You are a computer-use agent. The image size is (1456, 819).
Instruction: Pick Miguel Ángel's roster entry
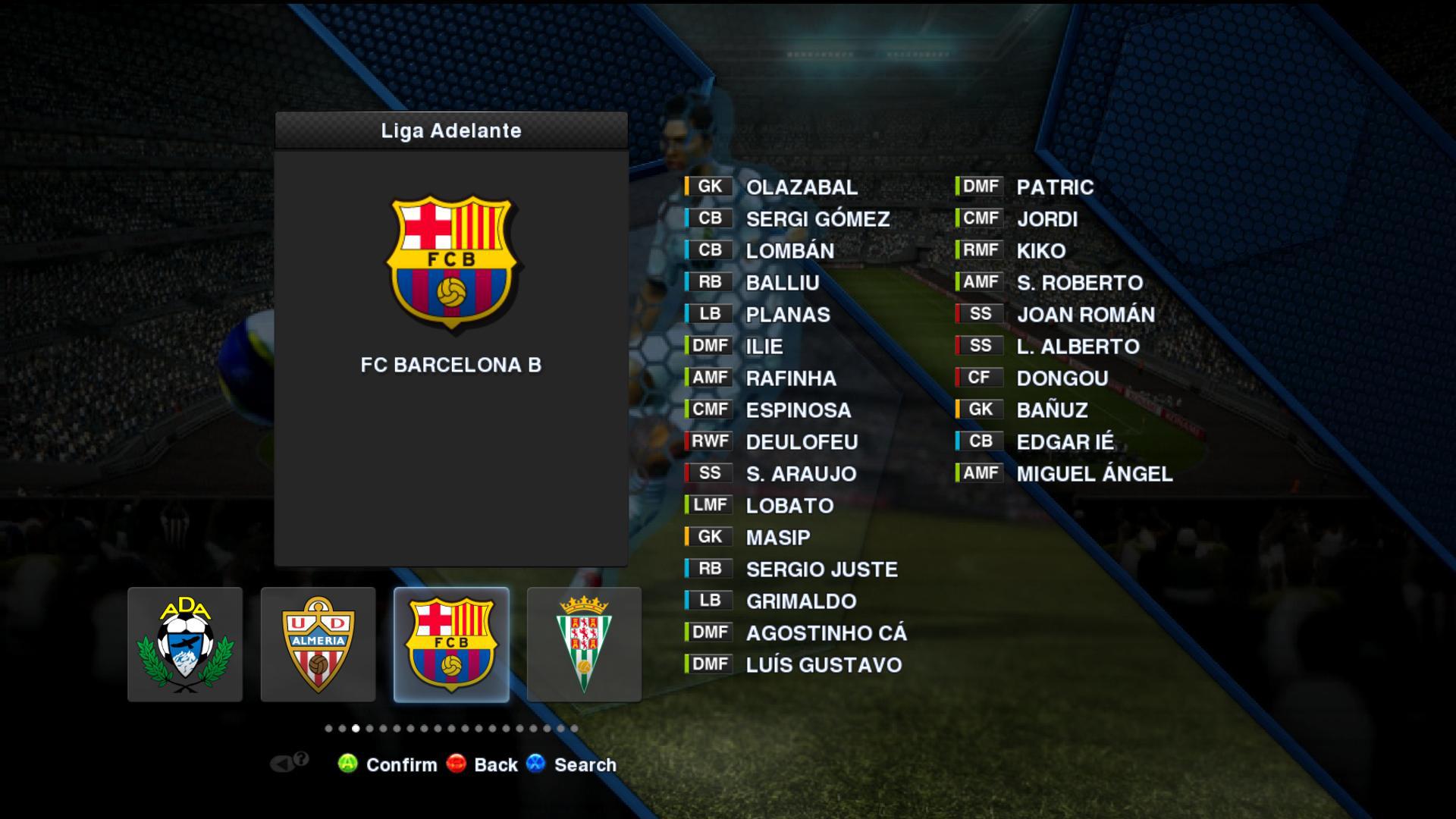(x=1094, y=474)
